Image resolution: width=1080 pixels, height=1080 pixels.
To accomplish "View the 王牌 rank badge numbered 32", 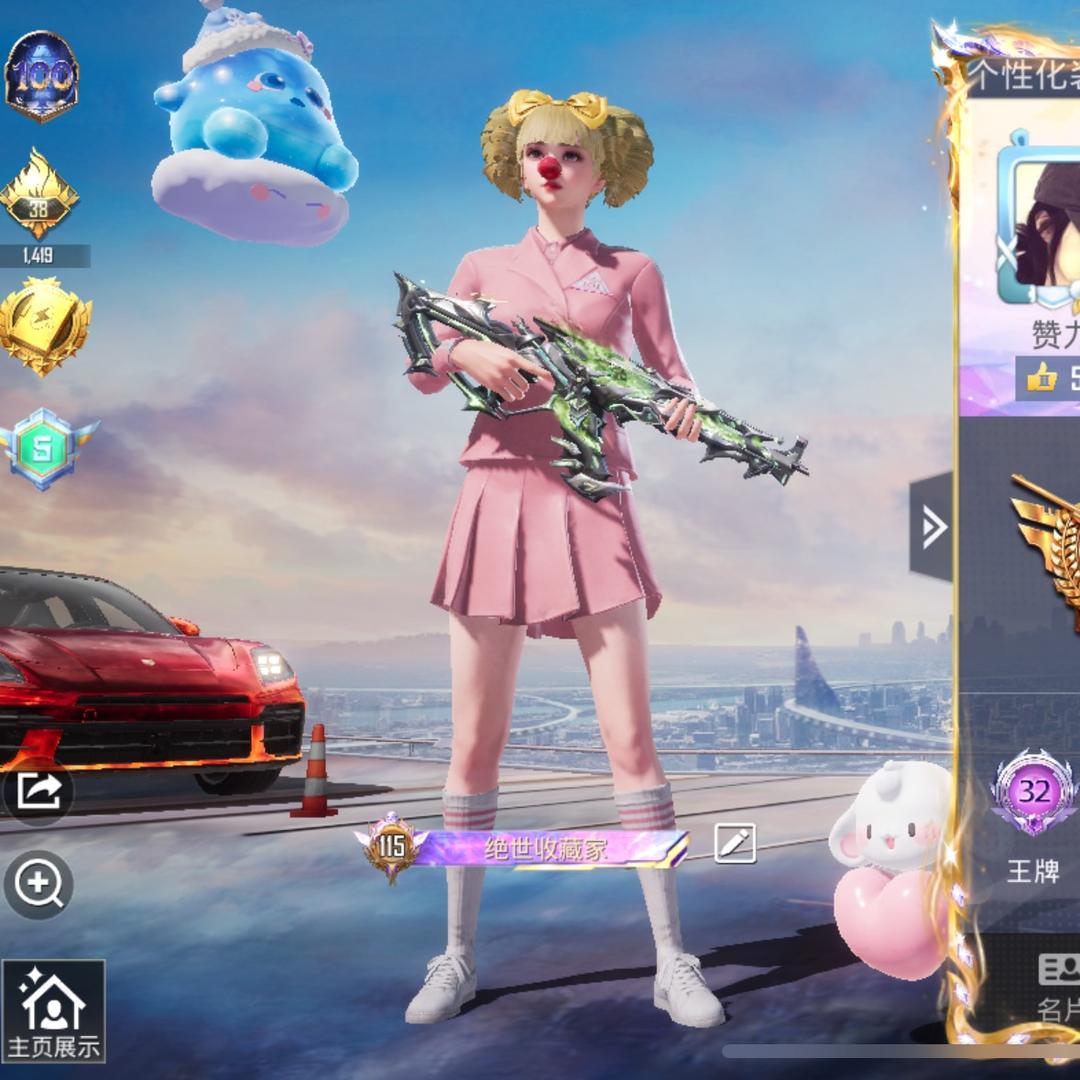I will [1034, 794].
